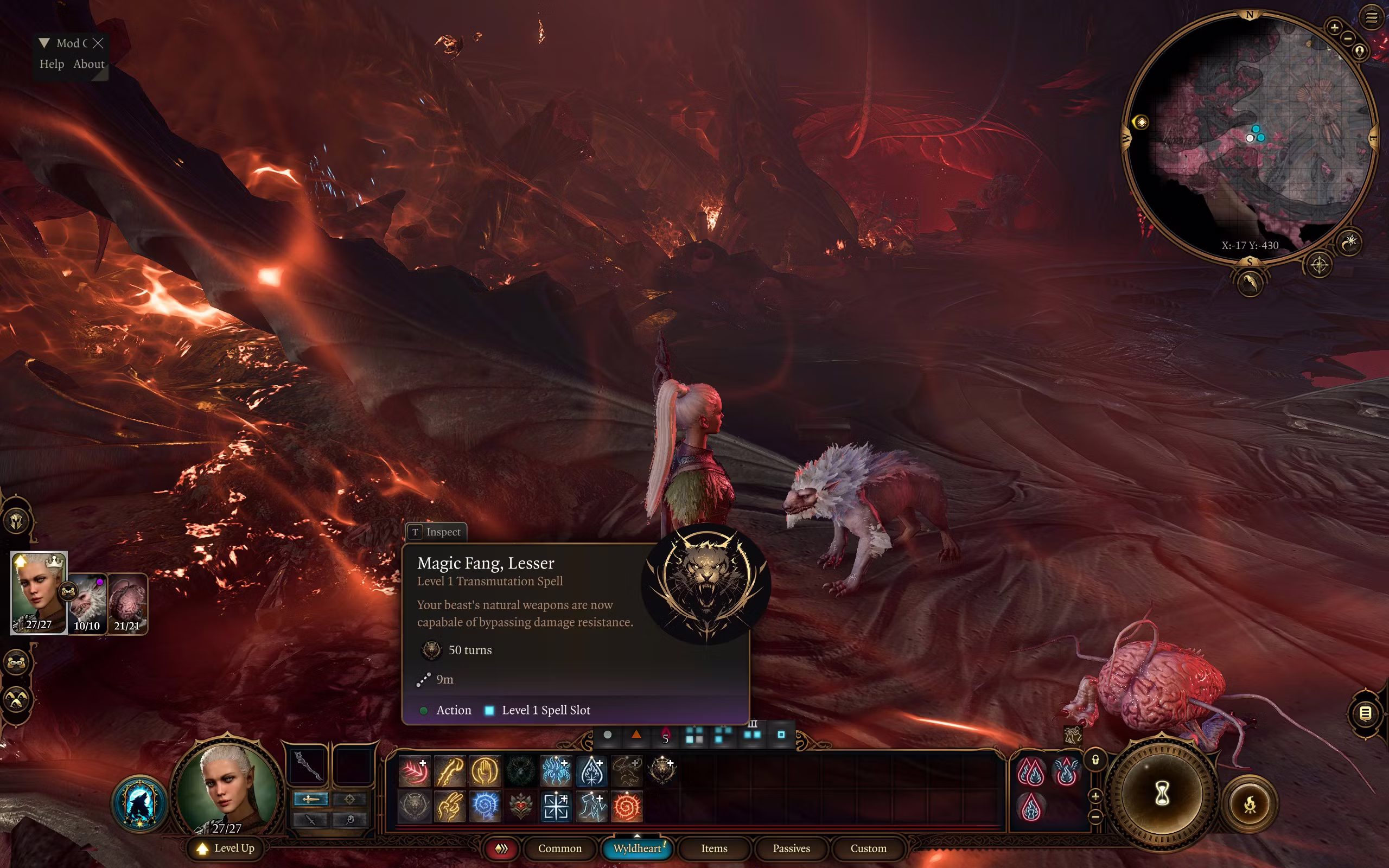Zoom in the minimap with plus button

coord(1334,27)
